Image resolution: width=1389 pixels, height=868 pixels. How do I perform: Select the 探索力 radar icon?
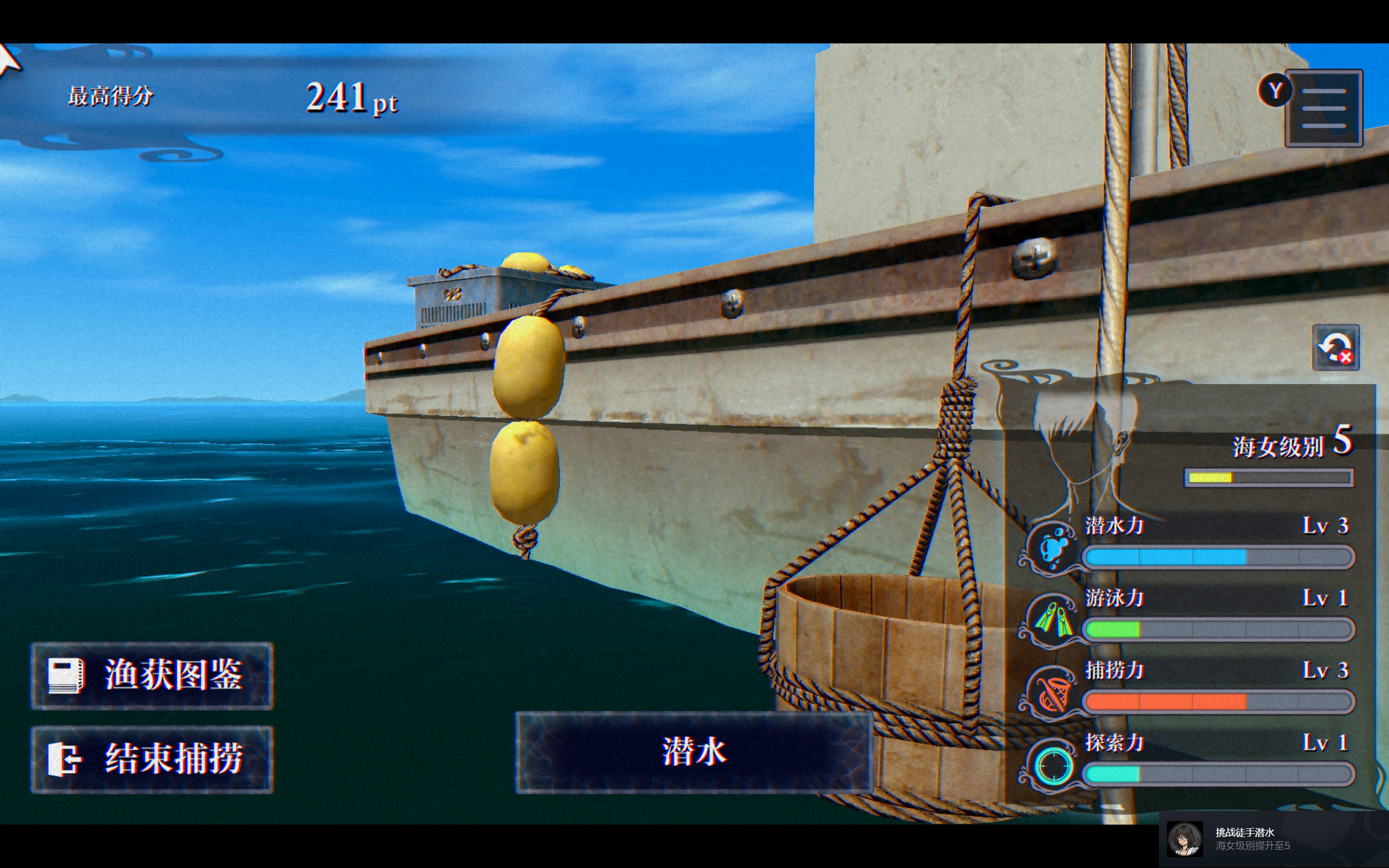tap(1054, 765)
